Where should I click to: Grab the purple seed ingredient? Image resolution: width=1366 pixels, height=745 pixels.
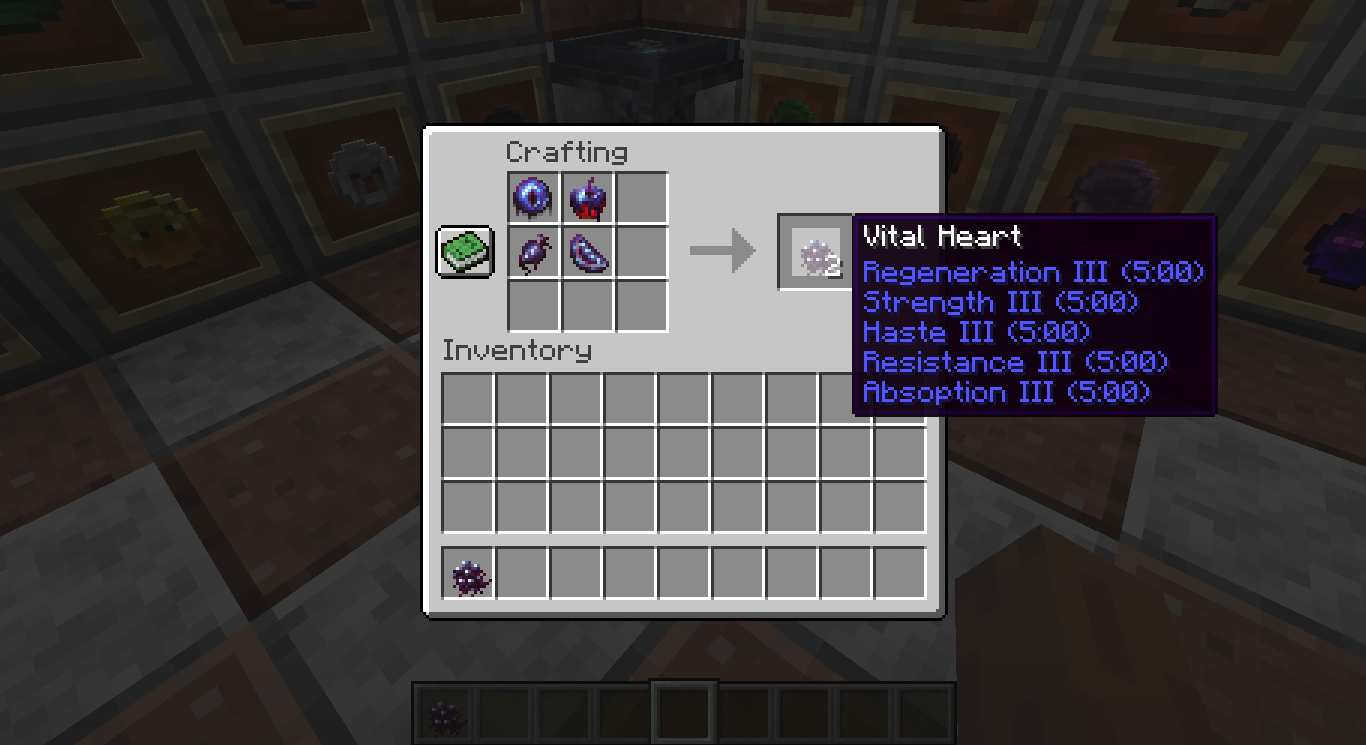533,252
